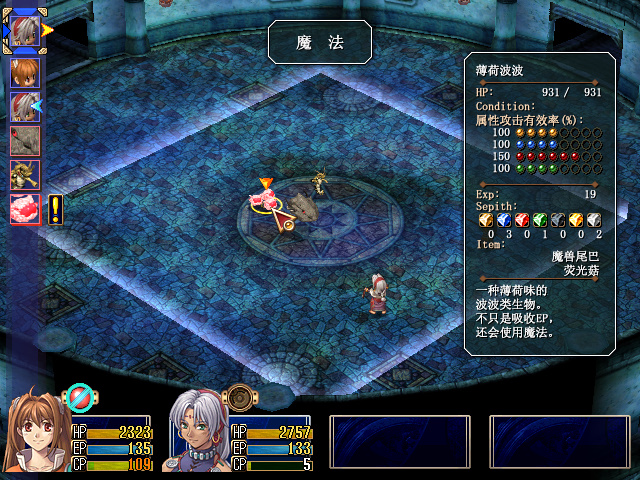
Task: Pick the pink pom turn order icon
Action: pos(24,208)
